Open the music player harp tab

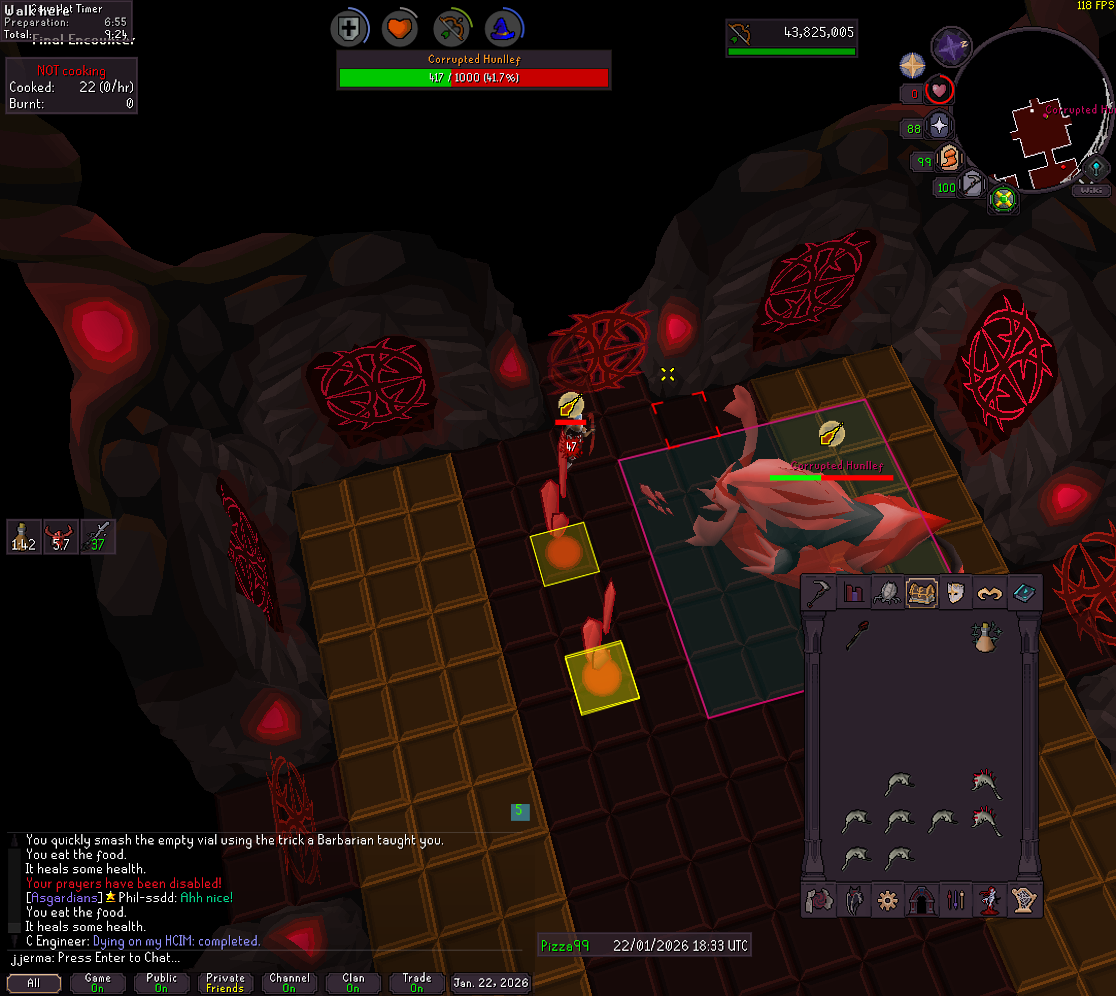(1024, 901)
